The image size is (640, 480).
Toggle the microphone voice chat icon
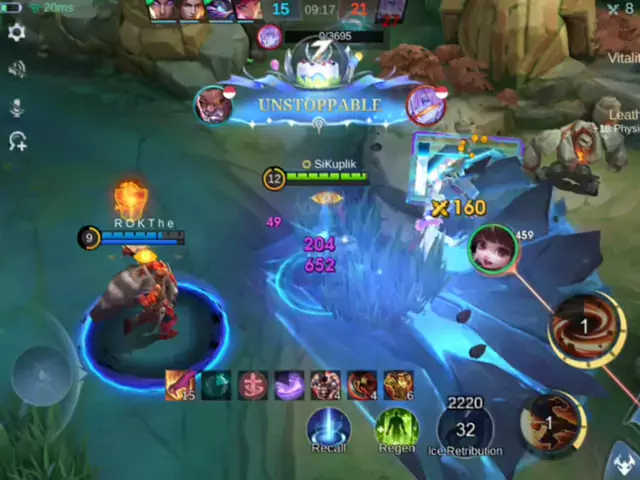pyautogui.click(x=16, y=106)
